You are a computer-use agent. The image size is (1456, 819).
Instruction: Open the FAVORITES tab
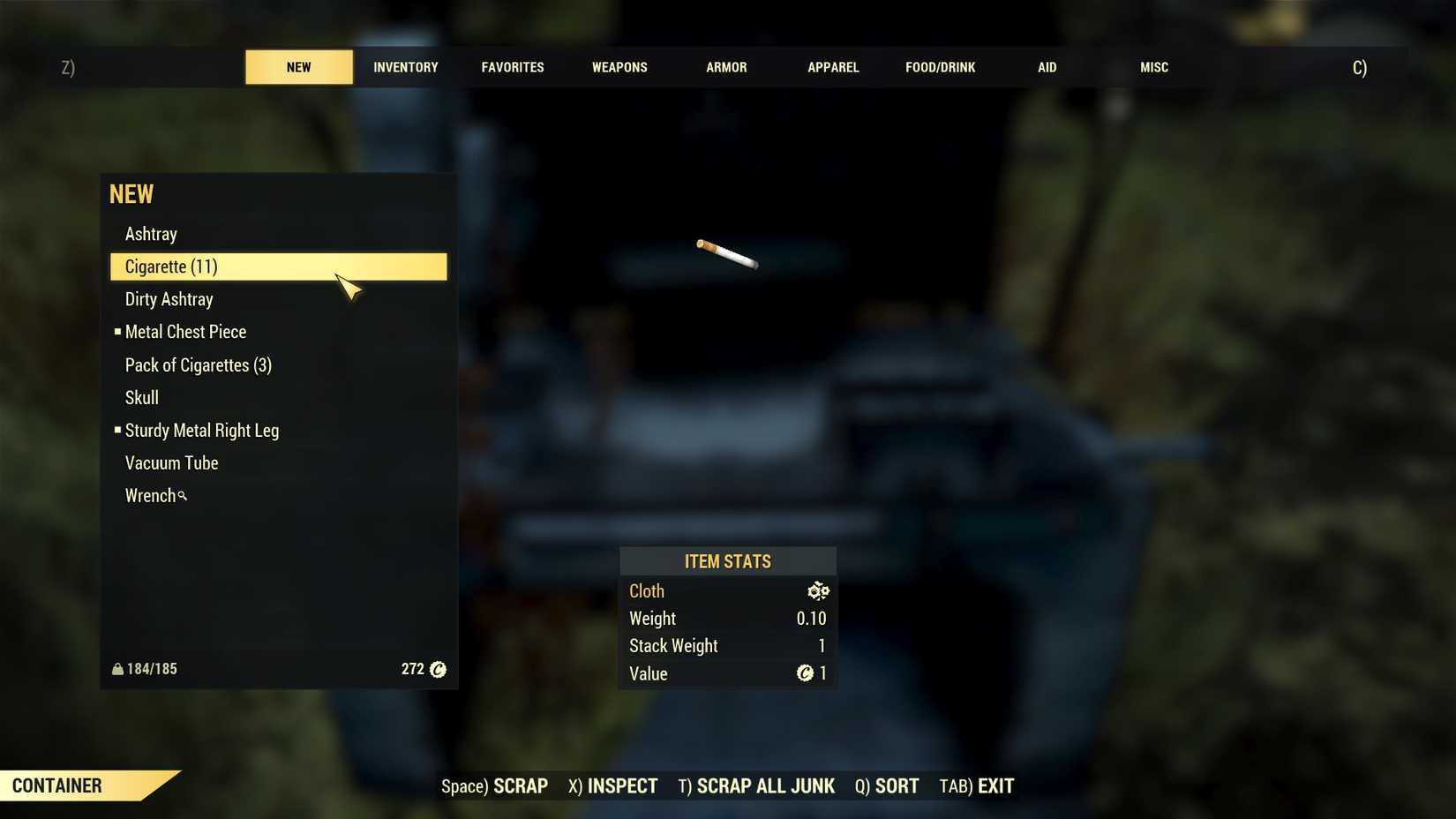513,67
